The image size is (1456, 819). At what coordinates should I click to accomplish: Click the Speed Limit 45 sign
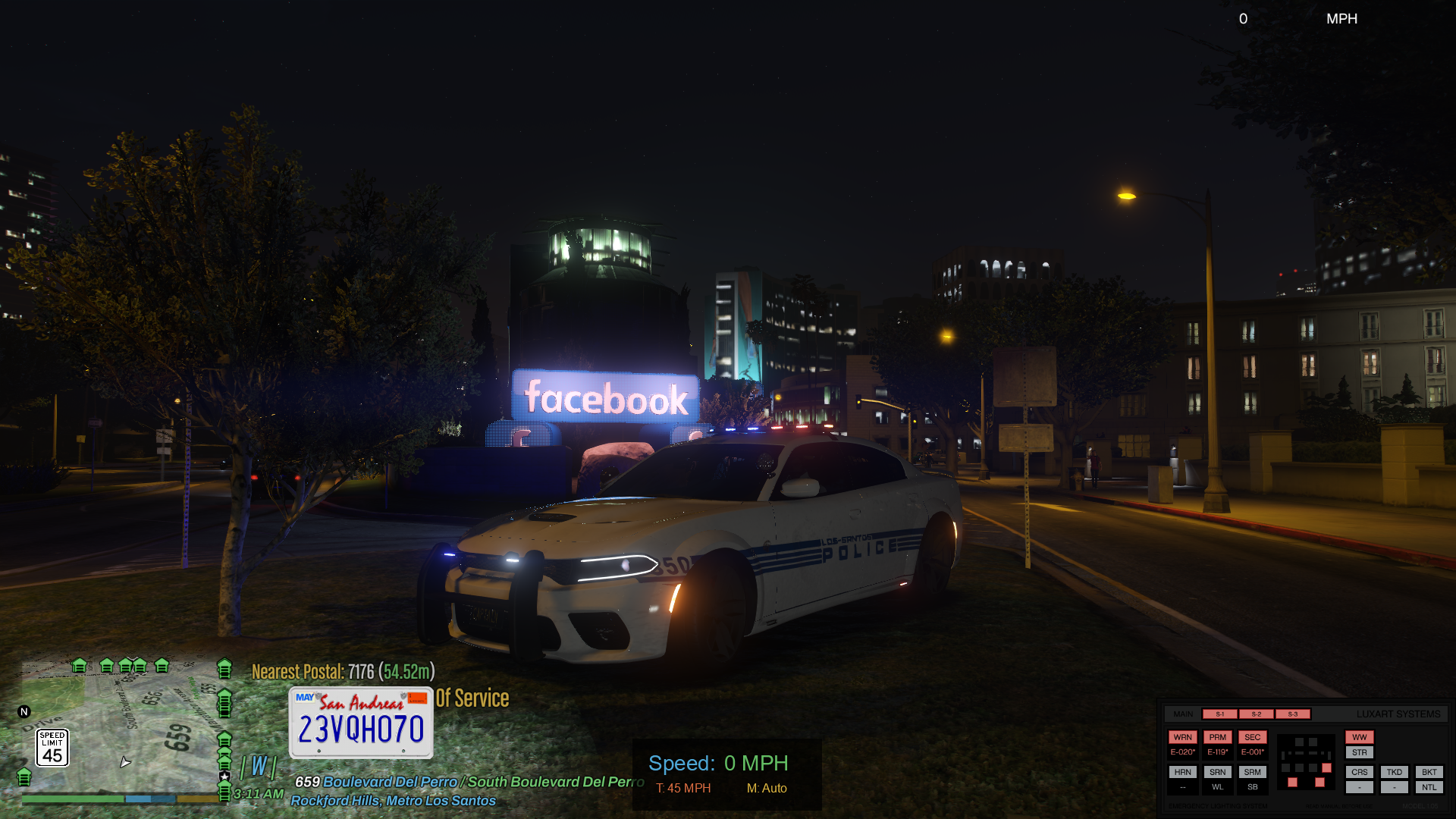pos(52,748)
